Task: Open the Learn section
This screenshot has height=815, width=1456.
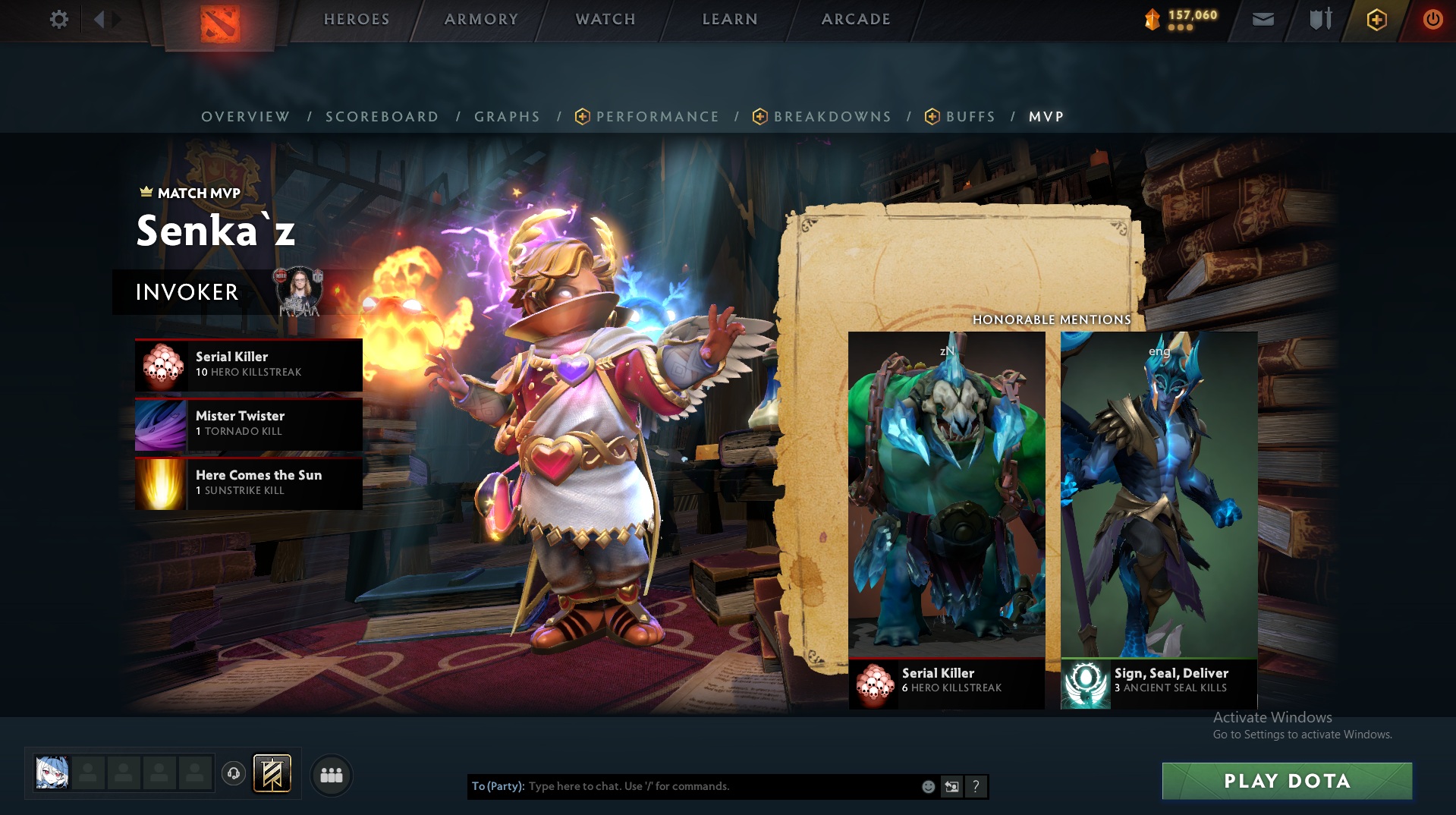Action: 730,19
